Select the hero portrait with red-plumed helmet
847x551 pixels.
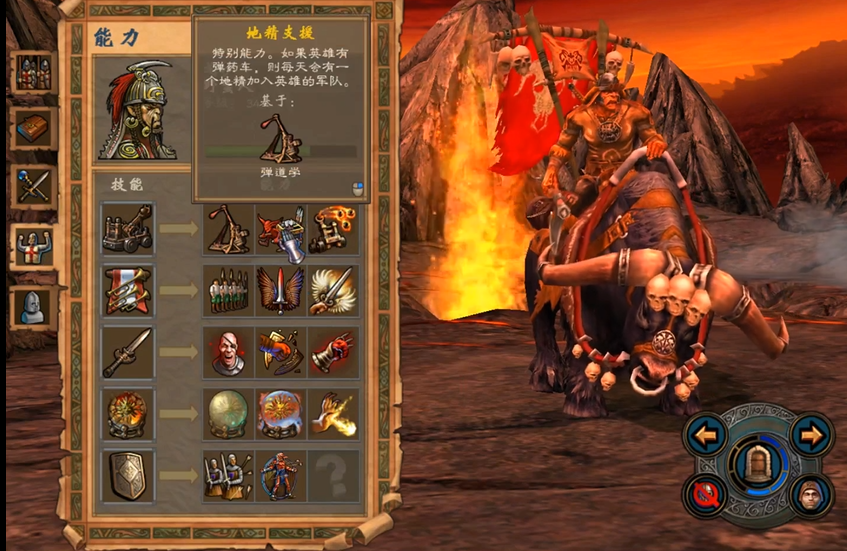pos(137,111)
